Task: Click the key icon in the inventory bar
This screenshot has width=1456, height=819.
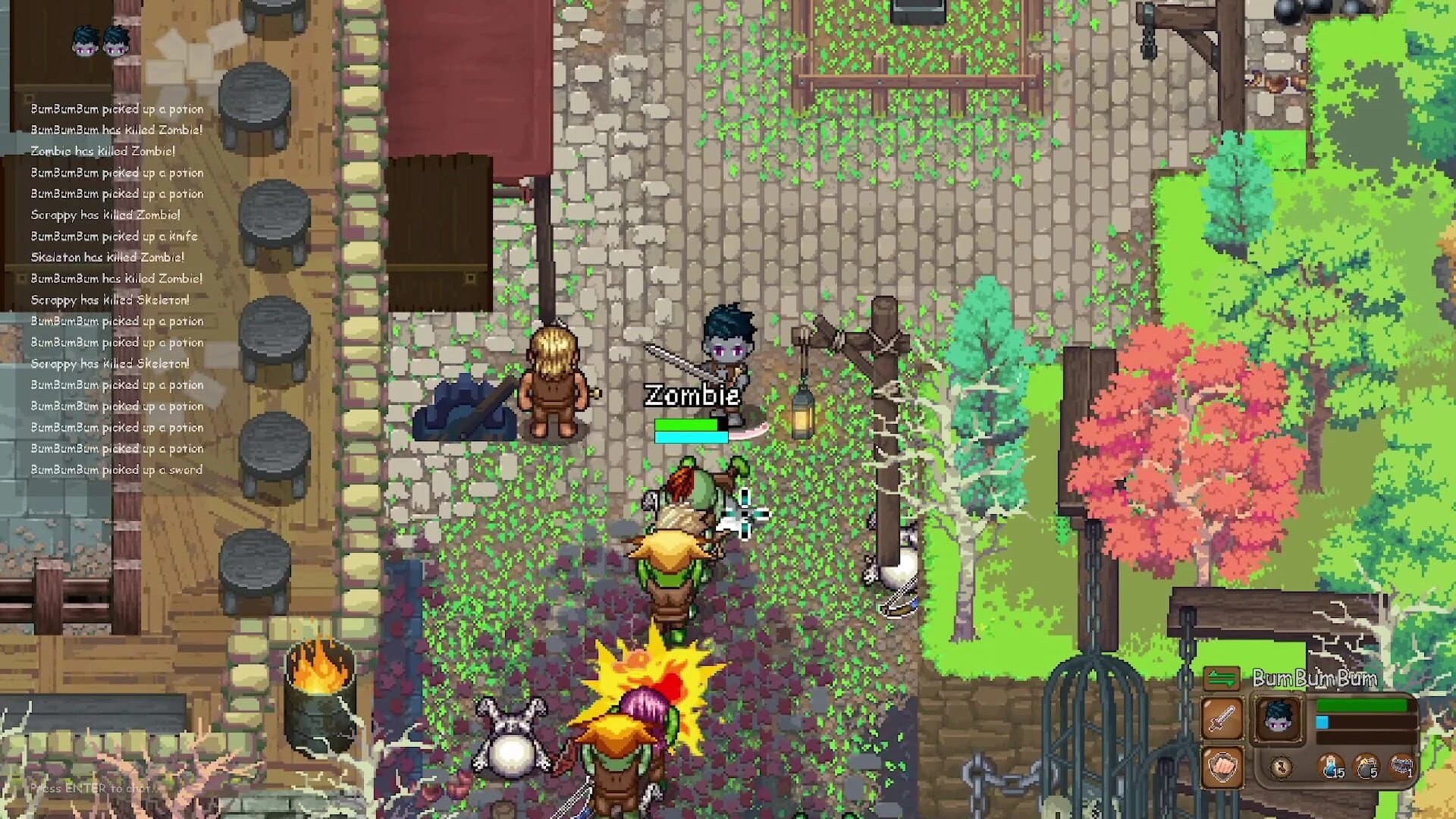Action: (x=1281, y=768)
